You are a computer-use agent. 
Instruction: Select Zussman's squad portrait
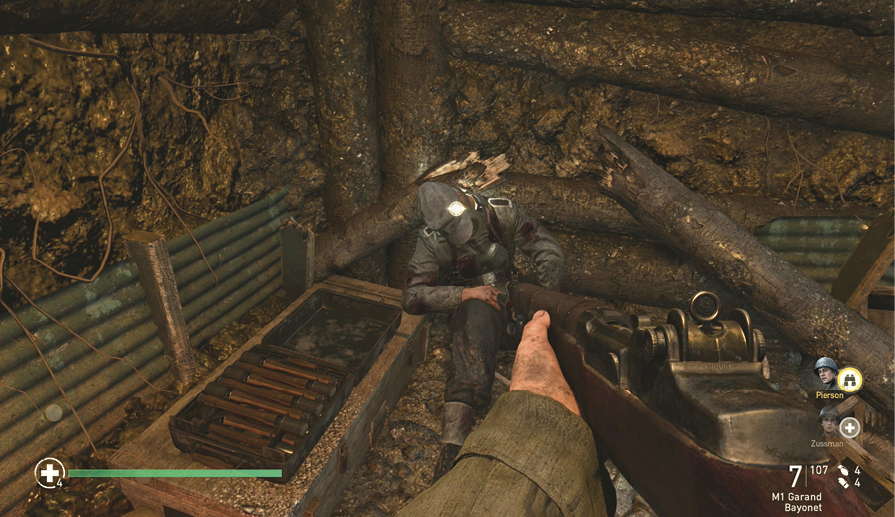click(829, 420)
